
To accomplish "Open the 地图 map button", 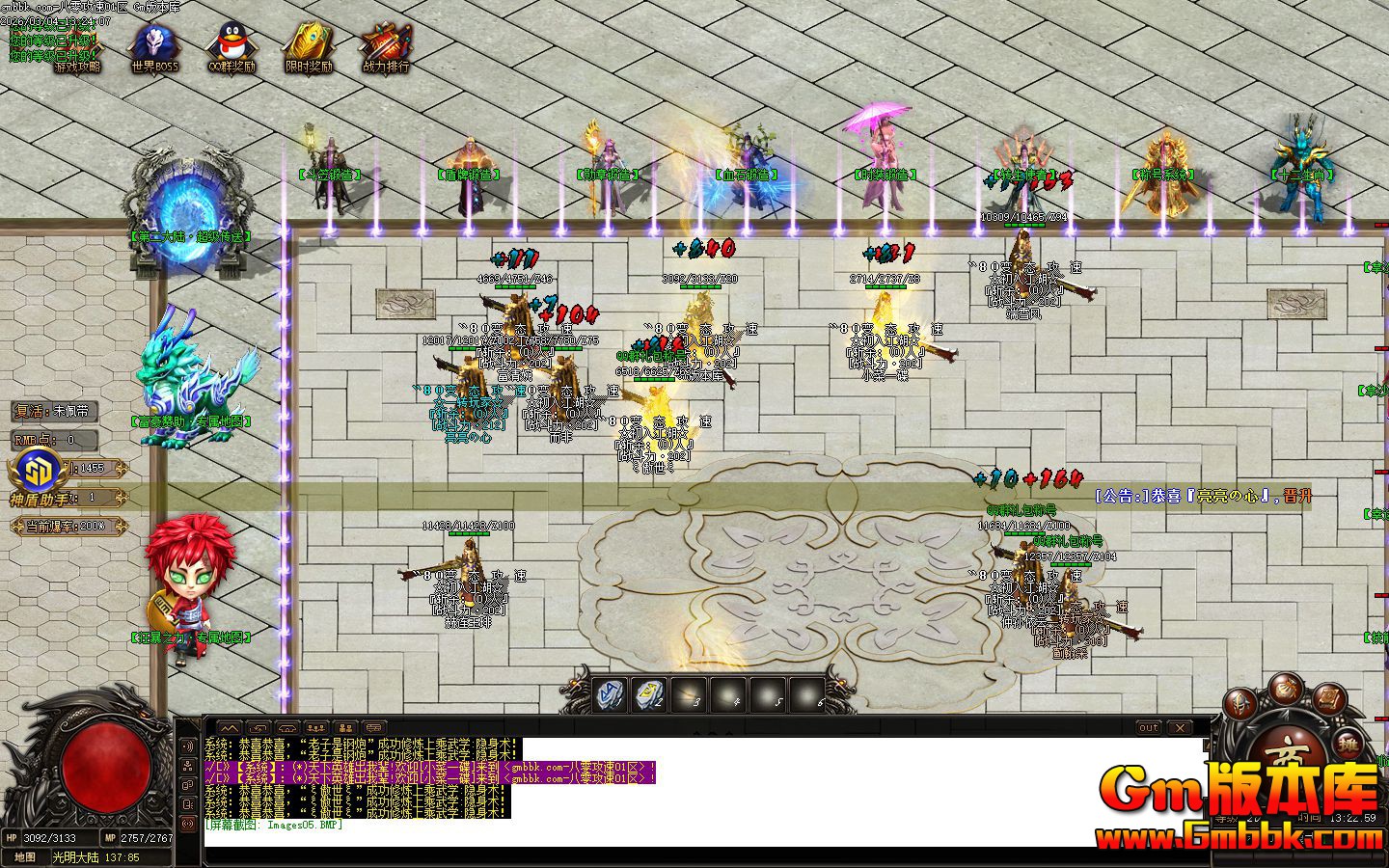I will (x=25, y=857).
